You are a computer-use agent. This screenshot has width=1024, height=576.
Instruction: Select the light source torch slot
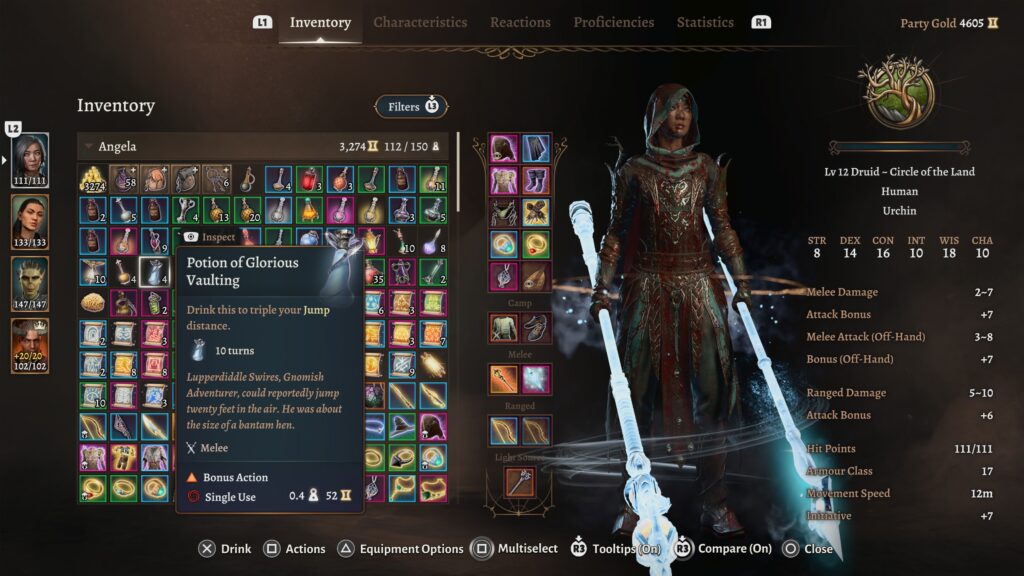tap(519, 483)
